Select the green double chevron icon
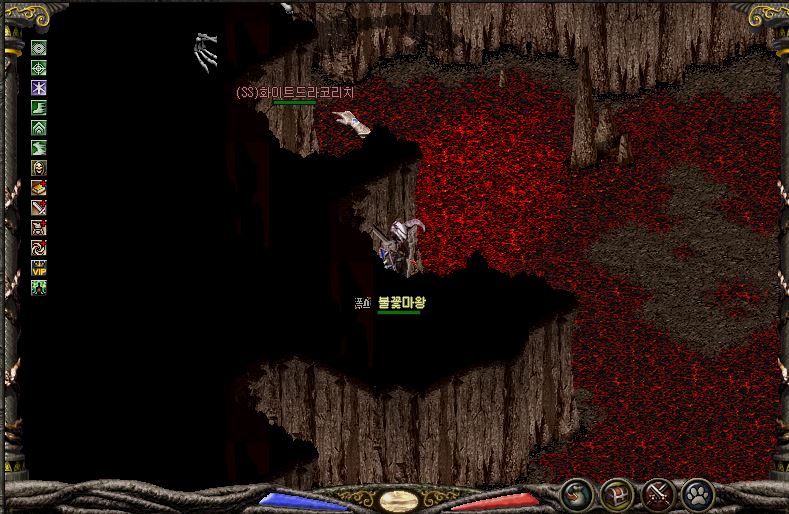Image resolution: width=789 pixels, height=514 pixels. coord(39,128)
